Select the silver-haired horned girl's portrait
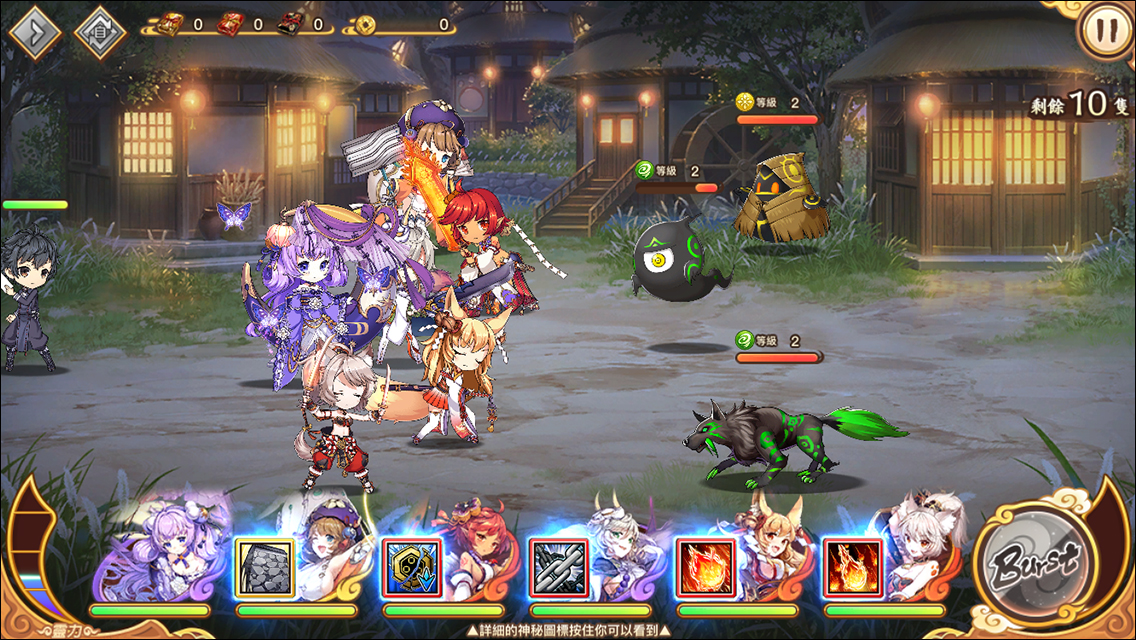This screenshot has height=640, width=1136. point(620,550)
